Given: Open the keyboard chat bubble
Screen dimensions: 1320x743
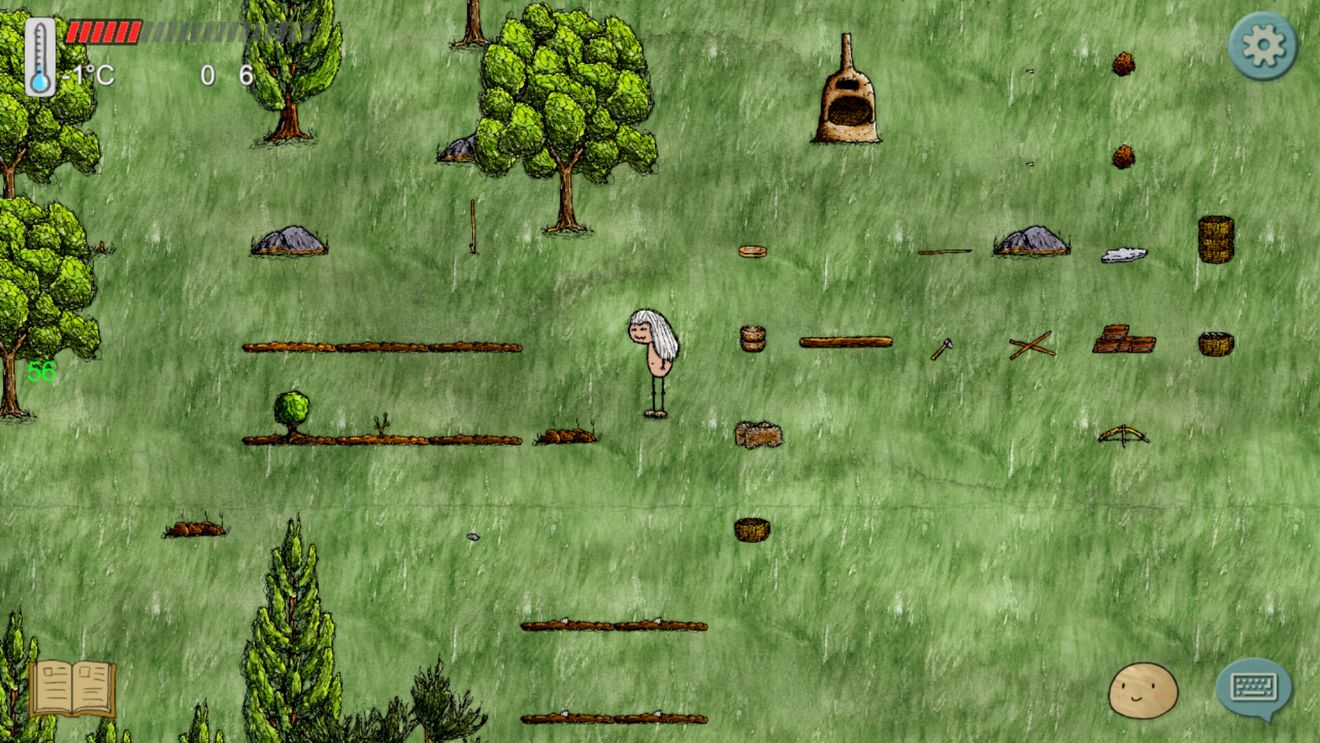Looking at the screenshot, I should pos(1253,688).
